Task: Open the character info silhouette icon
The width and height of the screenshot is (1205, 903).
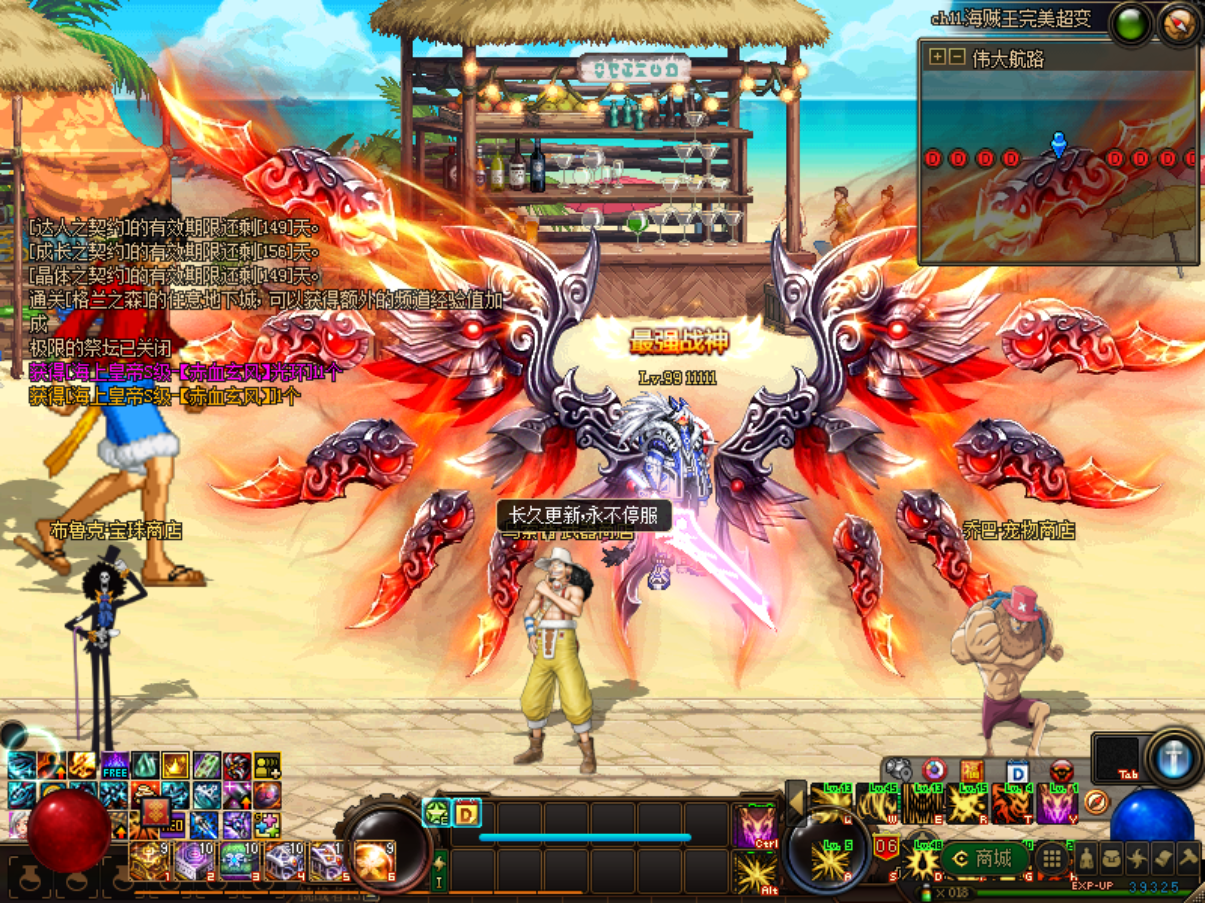Action: [1086, 858]
